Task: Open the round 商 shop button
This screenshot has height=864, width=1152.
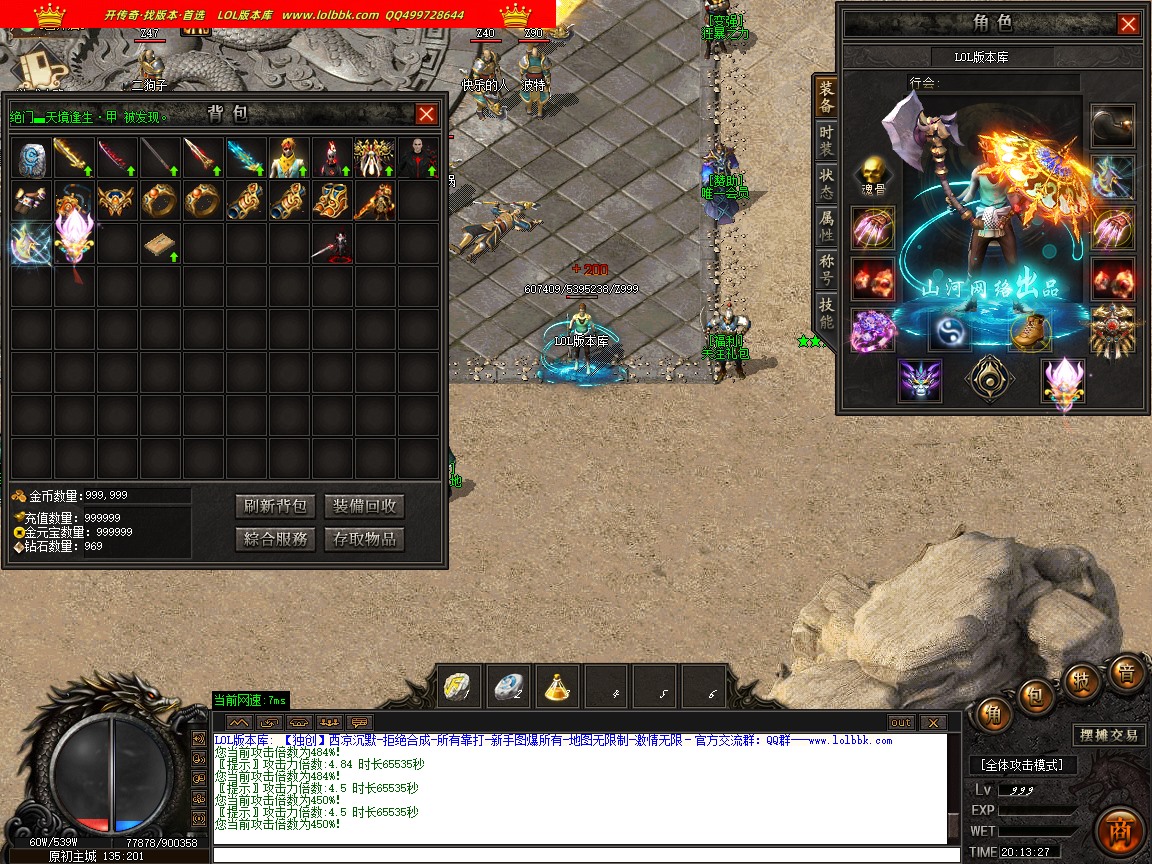Action: coord(1119,831)
